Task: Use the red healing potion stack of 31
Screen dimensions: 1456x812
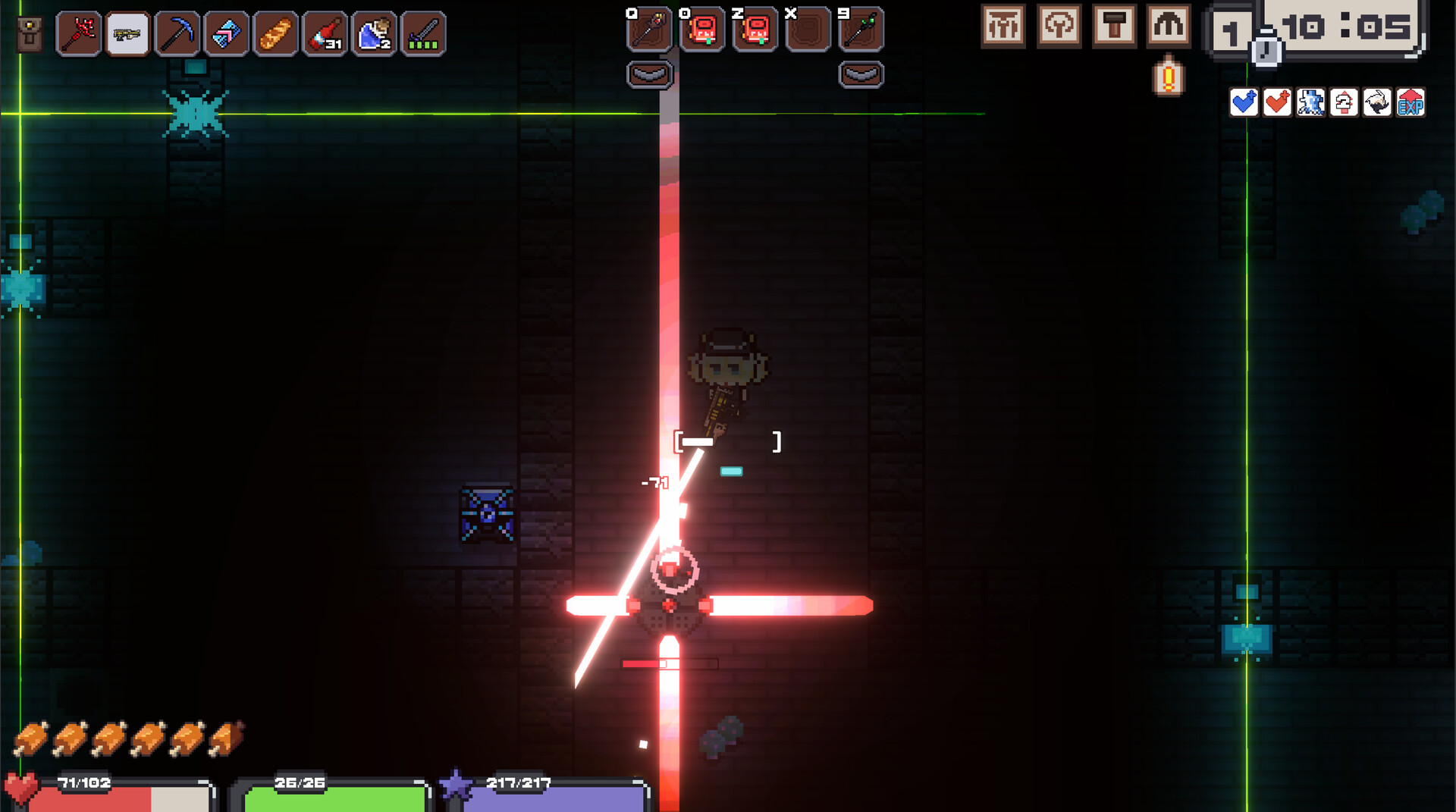Action: pos(325,33)
